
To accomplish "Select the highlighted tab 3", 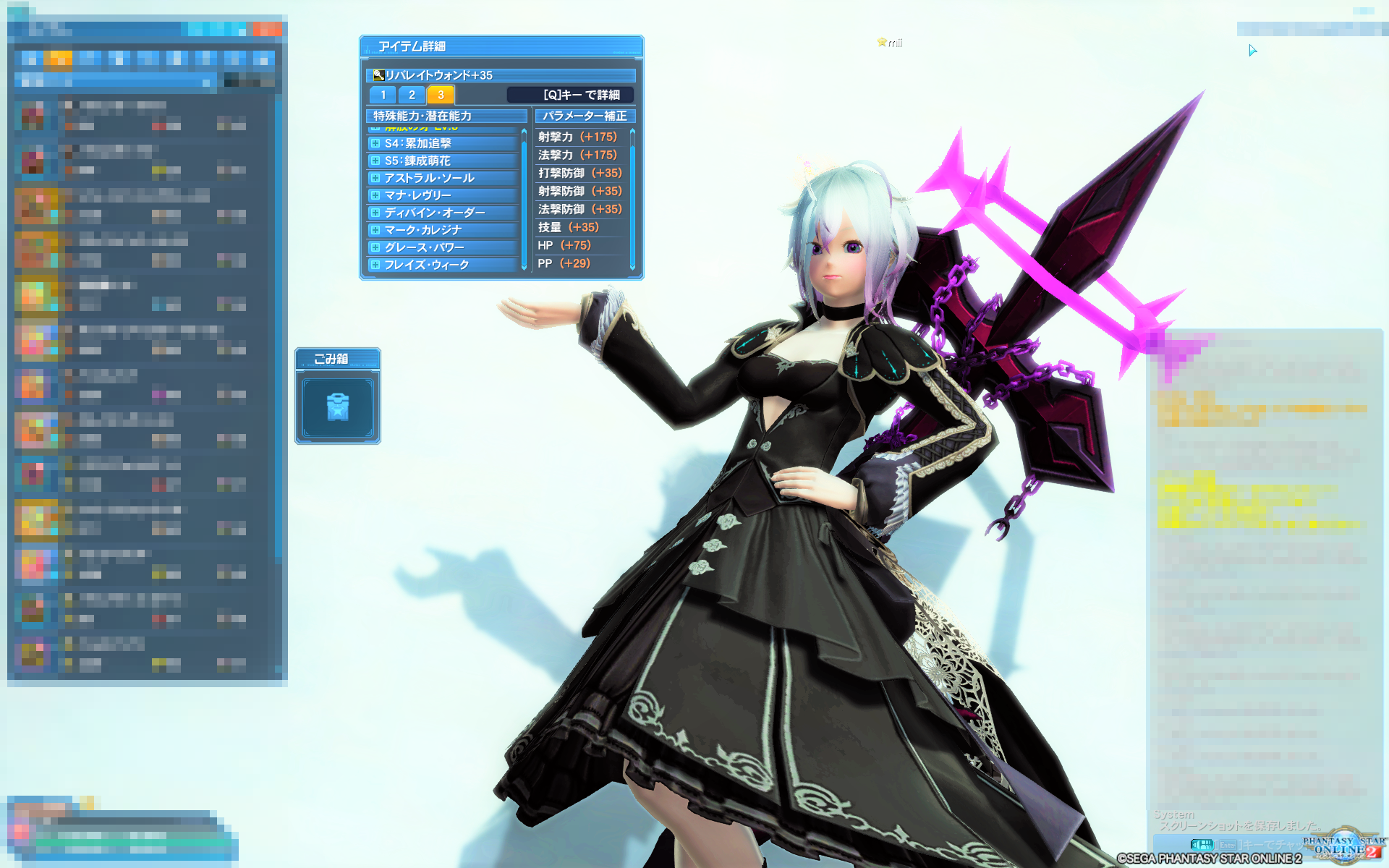I will click(x=440, y=94).
